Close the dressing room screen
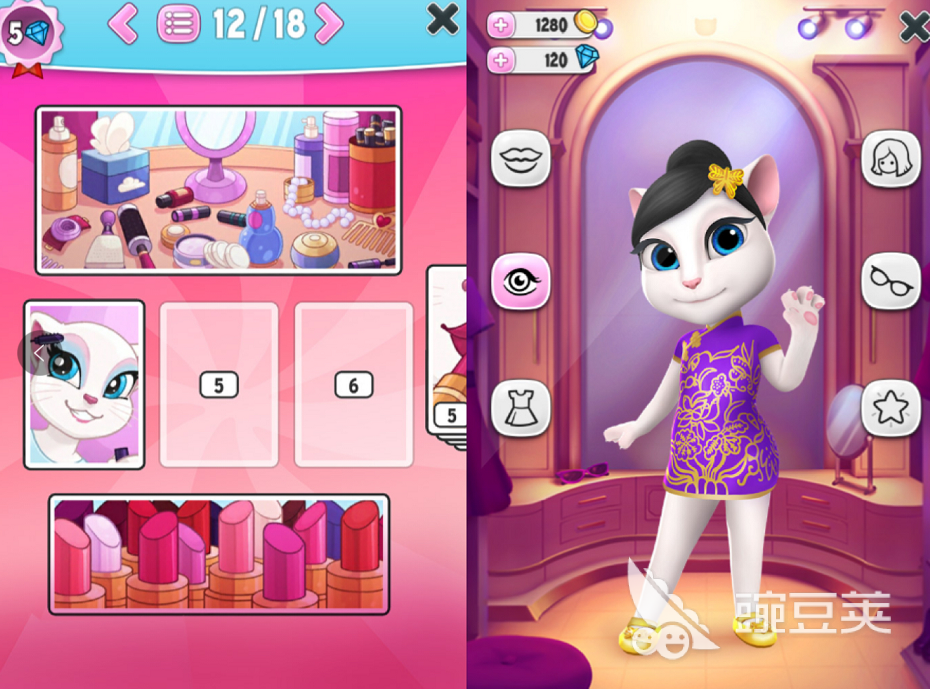This screenshot has width=930, height=689. [x=915, y=26]
